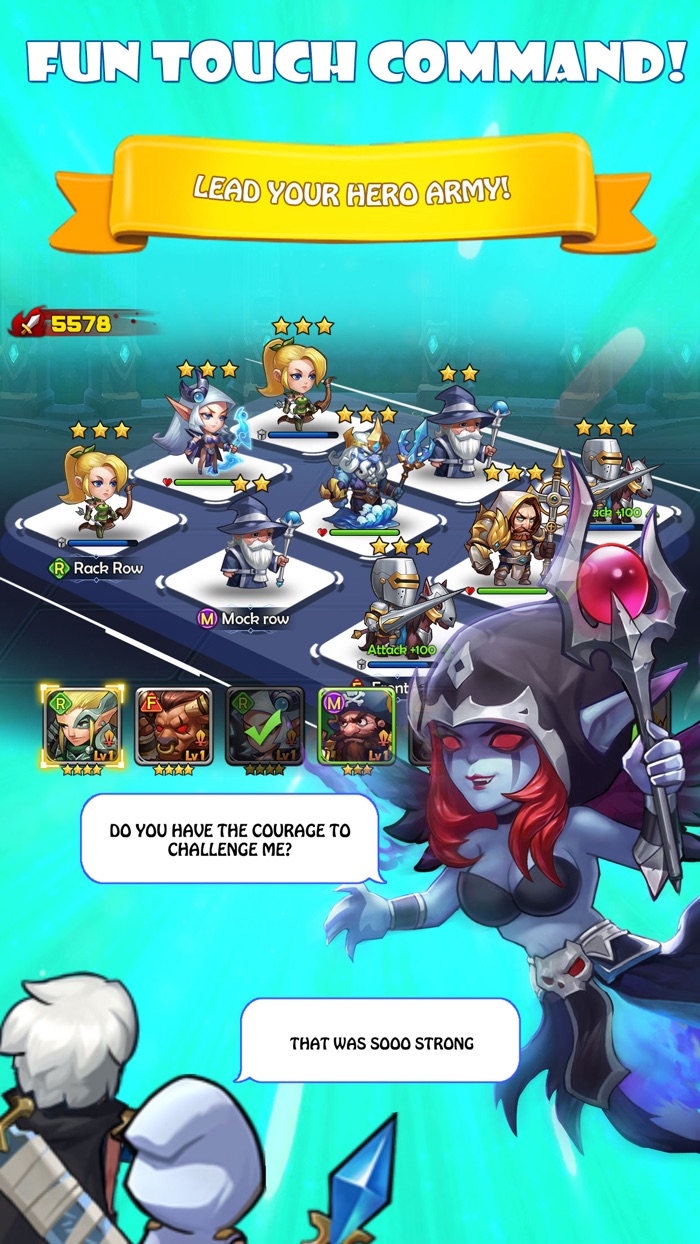This screenshot has width=700, height=1244.
Task: Select the archer unit above Rack Row label
Action: click(98, 490)
